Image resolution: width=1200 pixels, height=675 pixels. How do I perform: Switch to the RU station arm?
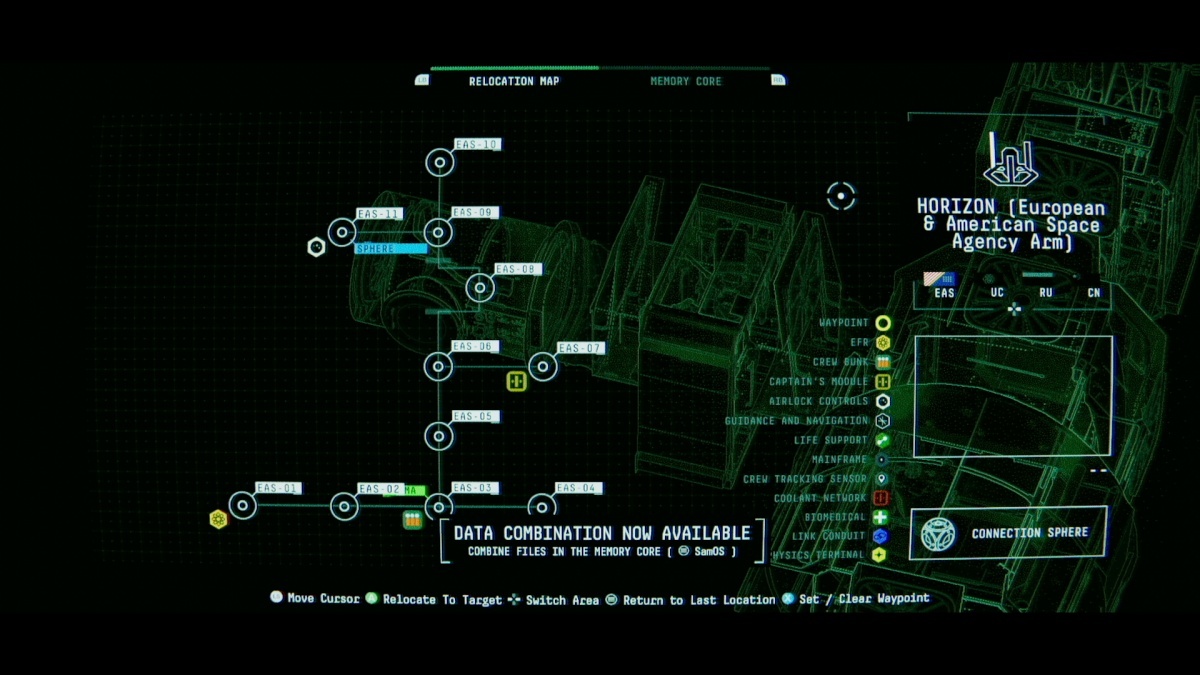[x=1046, y=292]
